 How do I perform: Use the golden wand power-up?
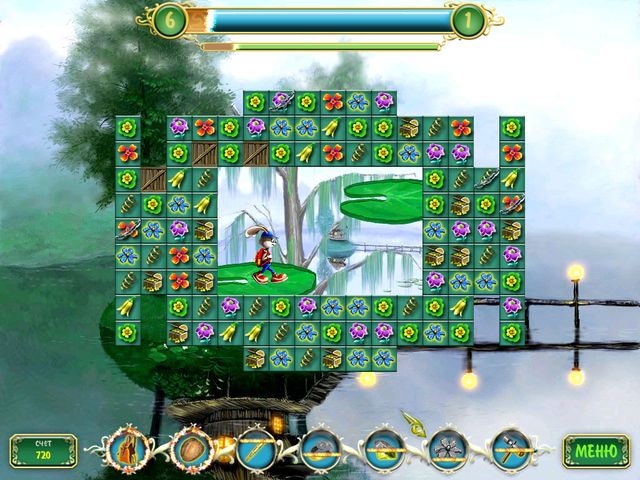pyautogui.click(x=254, y=451)
